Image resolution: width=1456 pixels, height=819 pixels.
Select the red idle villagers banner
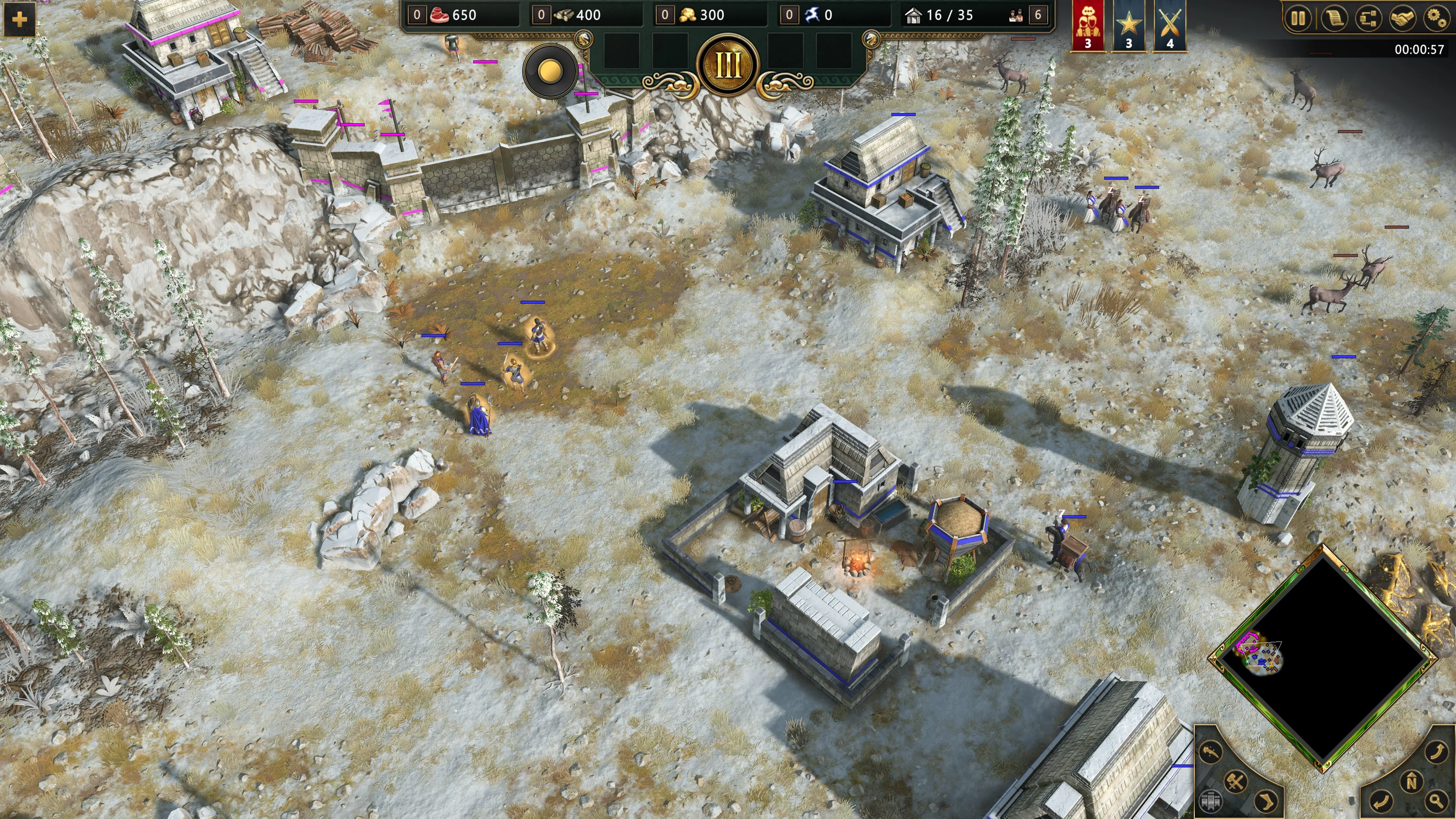coord(1087,25)
